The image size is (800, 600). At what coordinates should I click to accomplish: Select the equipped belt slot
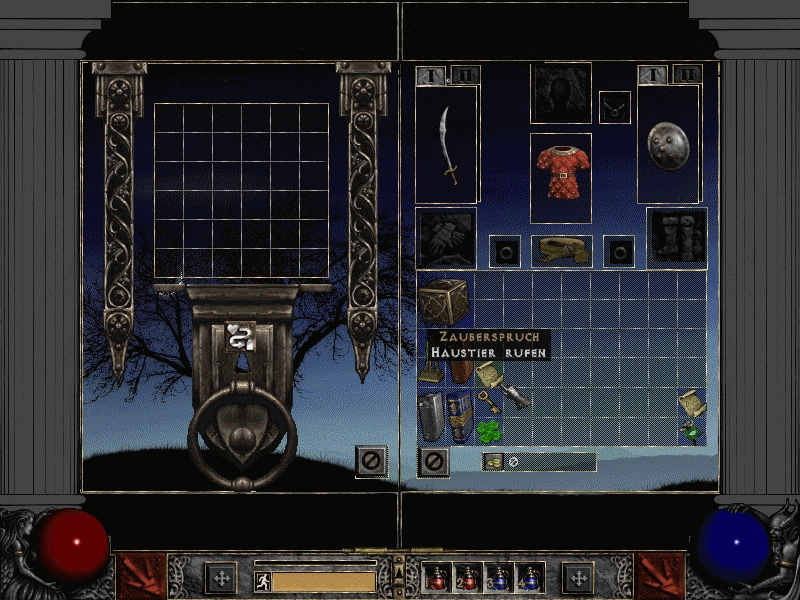click(560, 250)
